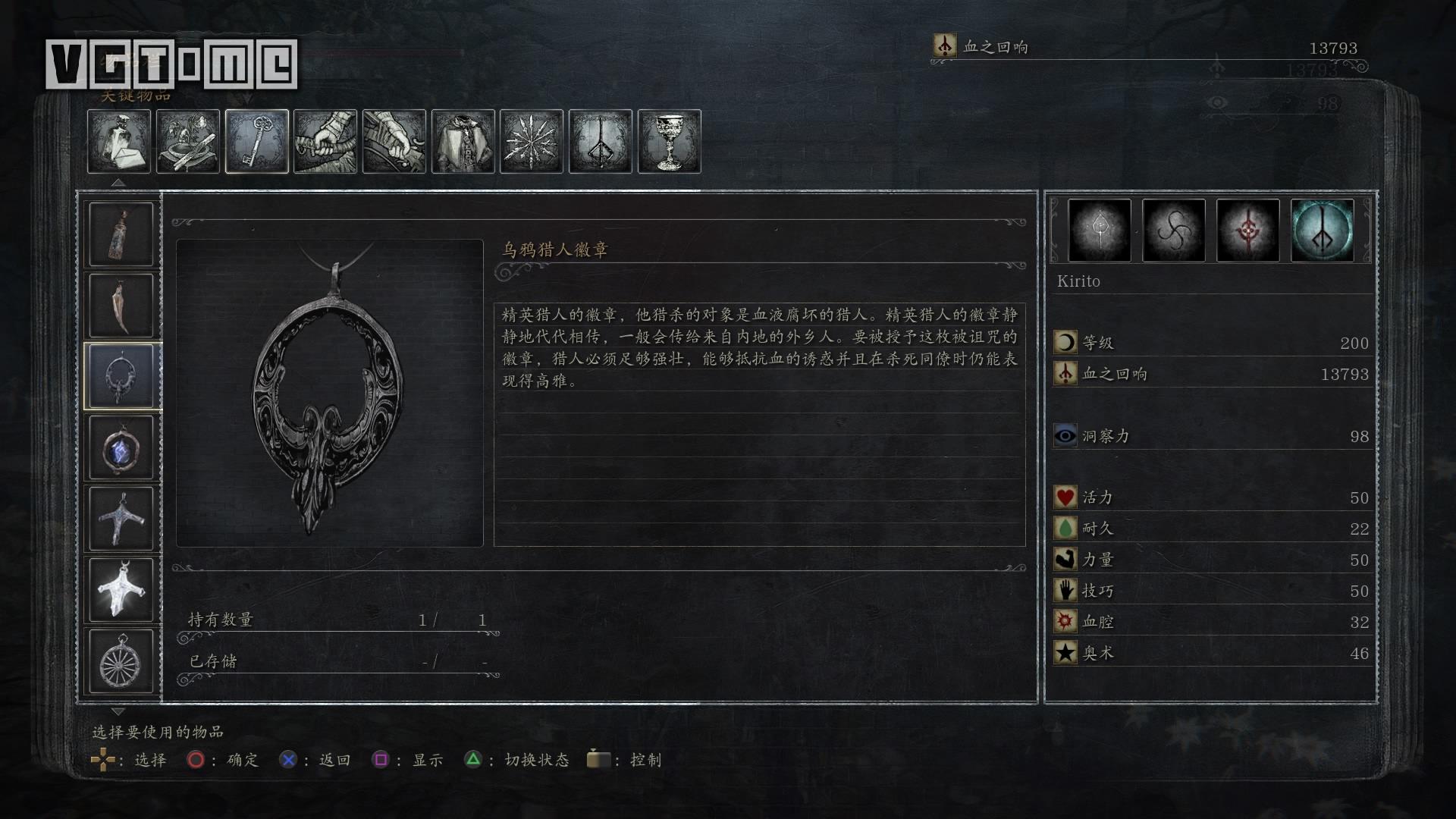Select the chalice tab
This screenshot has width=1456, height=819.
670,141
